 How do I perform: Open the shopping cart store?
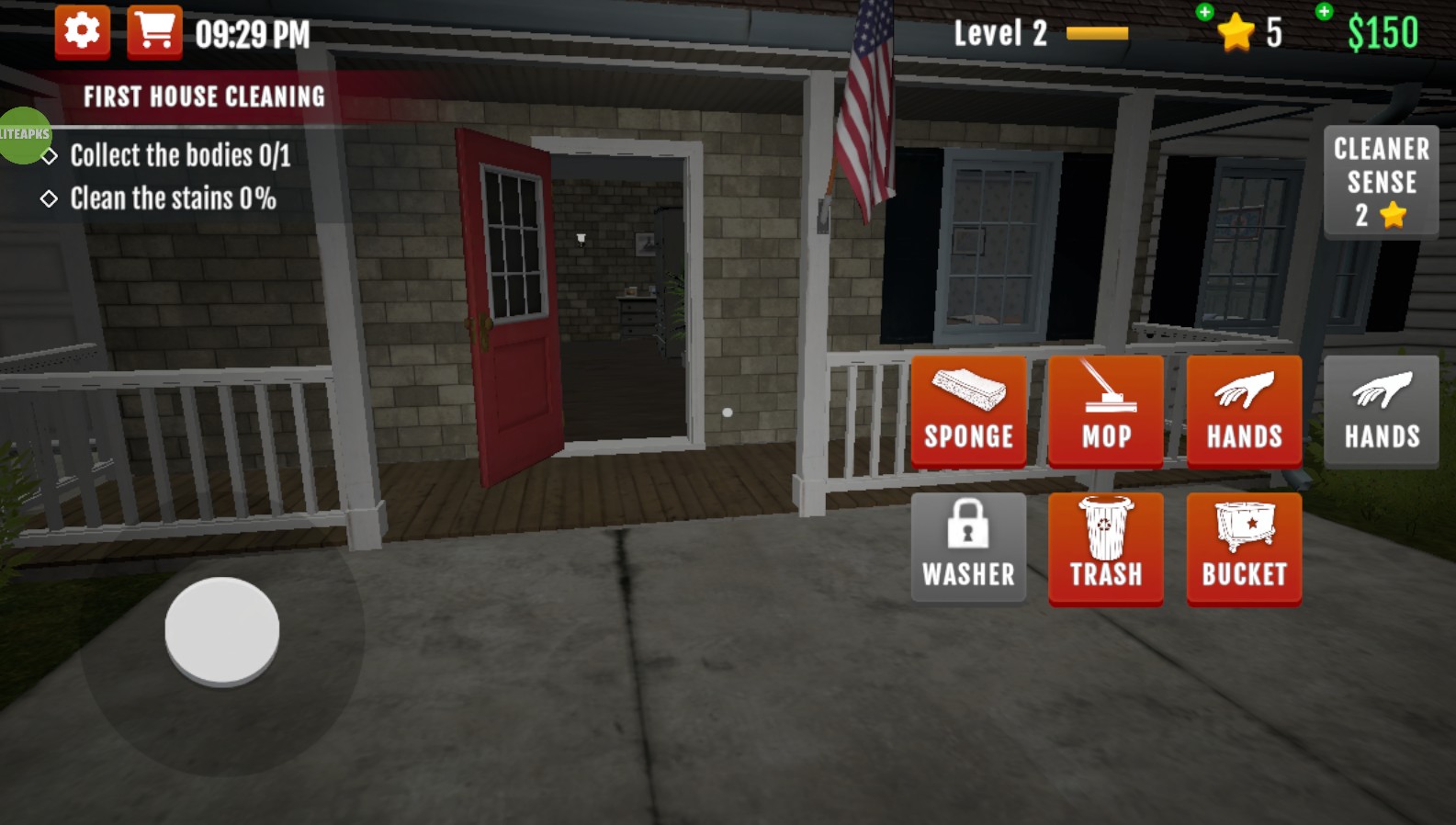[154, 32]
